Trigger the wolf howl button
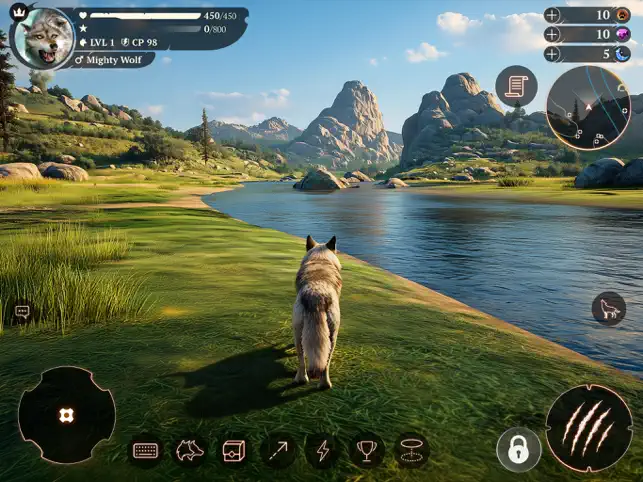643x482 pixels. point(608,308)
